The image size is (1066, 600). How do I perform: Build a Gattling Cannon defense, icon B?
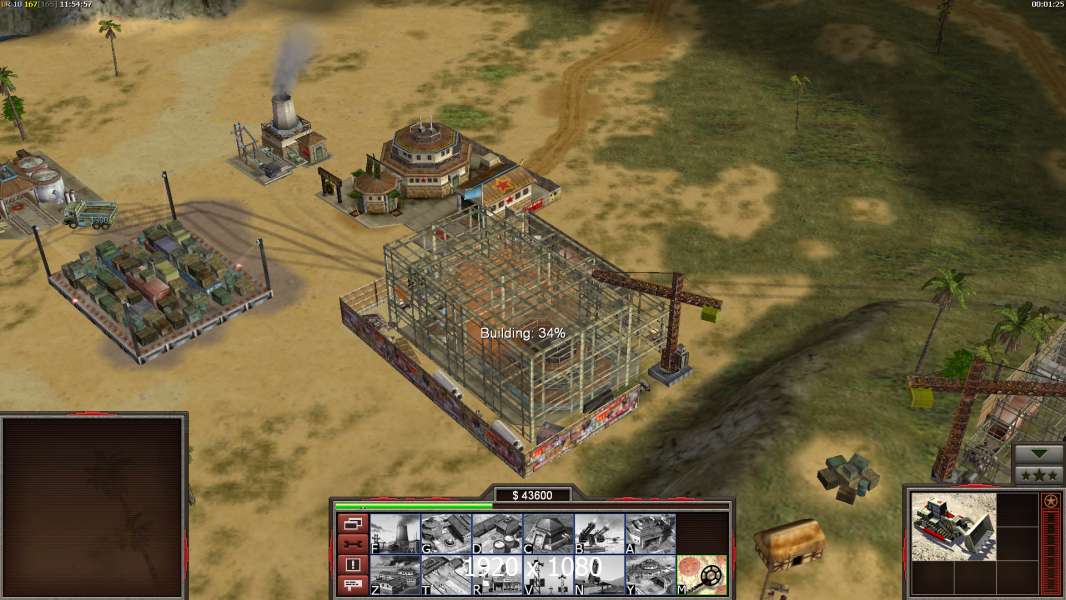click(599, 534)
